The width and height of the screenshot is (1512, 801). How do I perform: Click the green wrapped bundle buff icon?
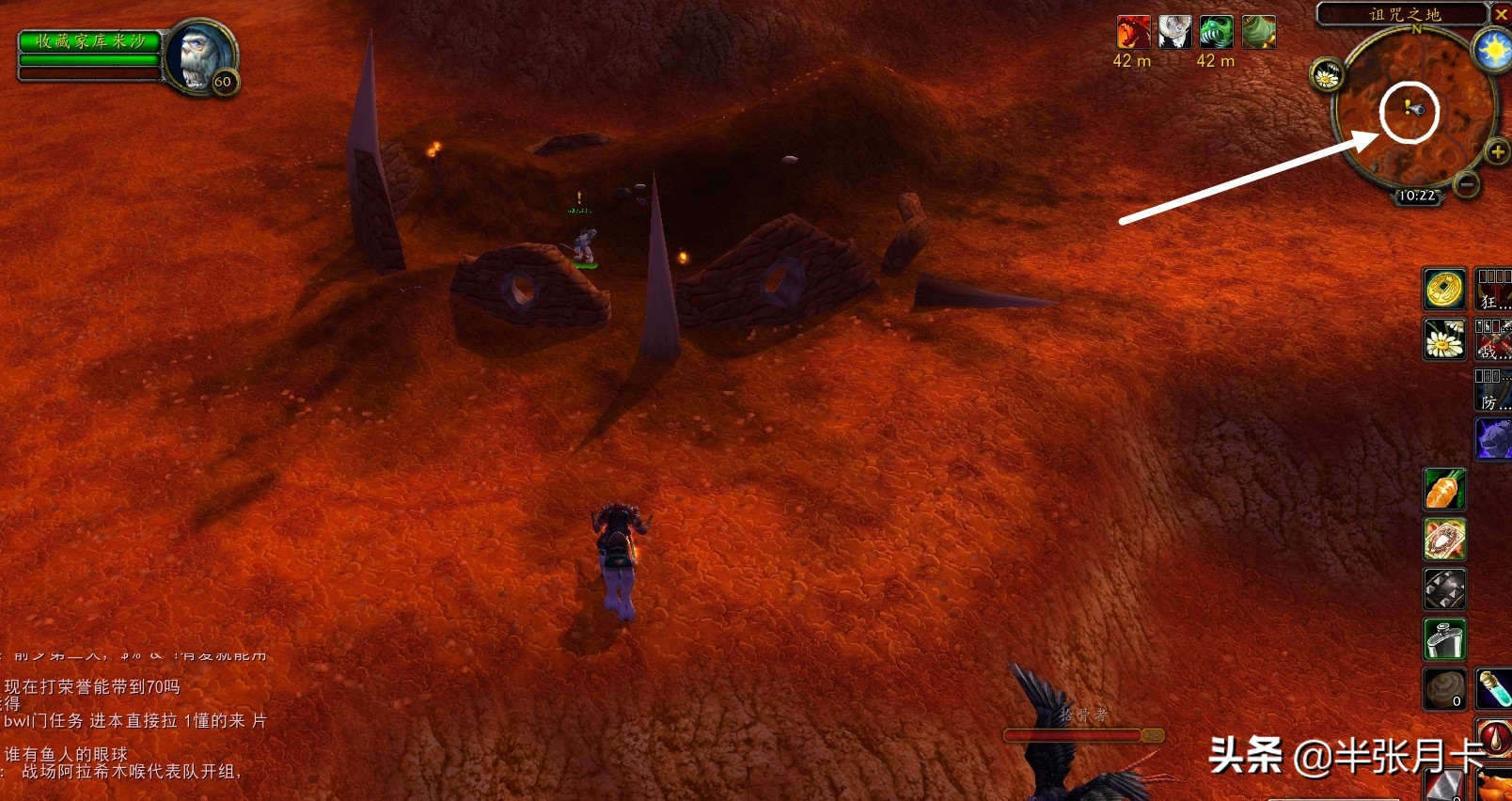[1258, 33]
